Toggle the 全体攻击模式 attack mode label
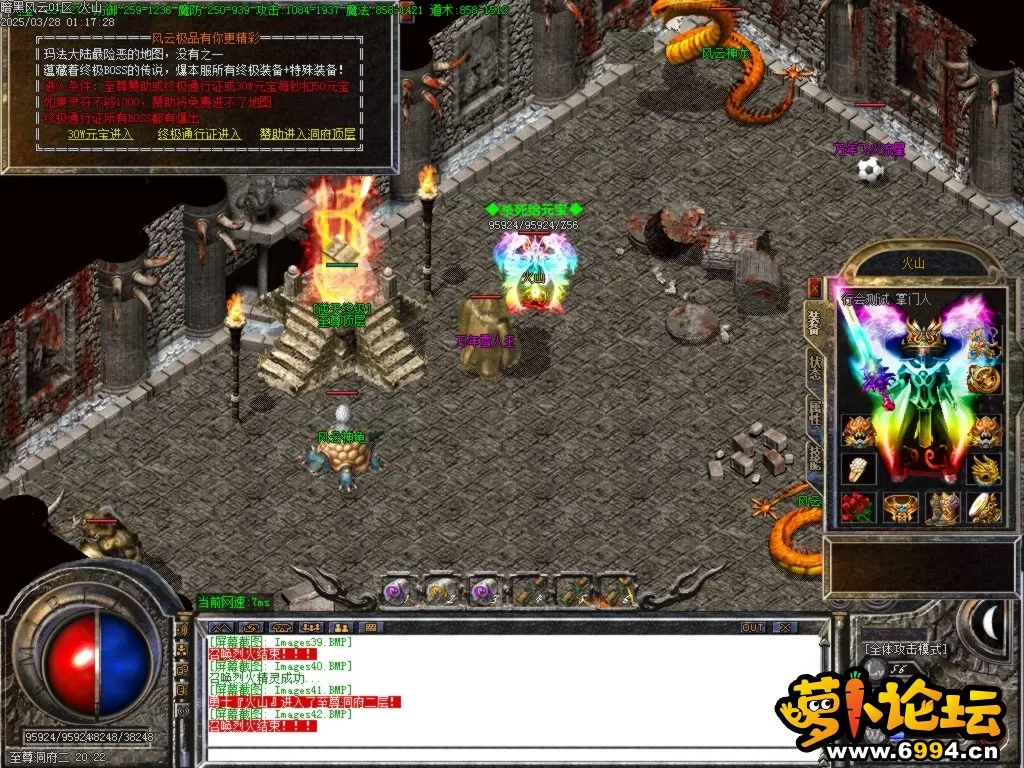The height and width of the screenshot is (768, 1024). pos(905,649)
